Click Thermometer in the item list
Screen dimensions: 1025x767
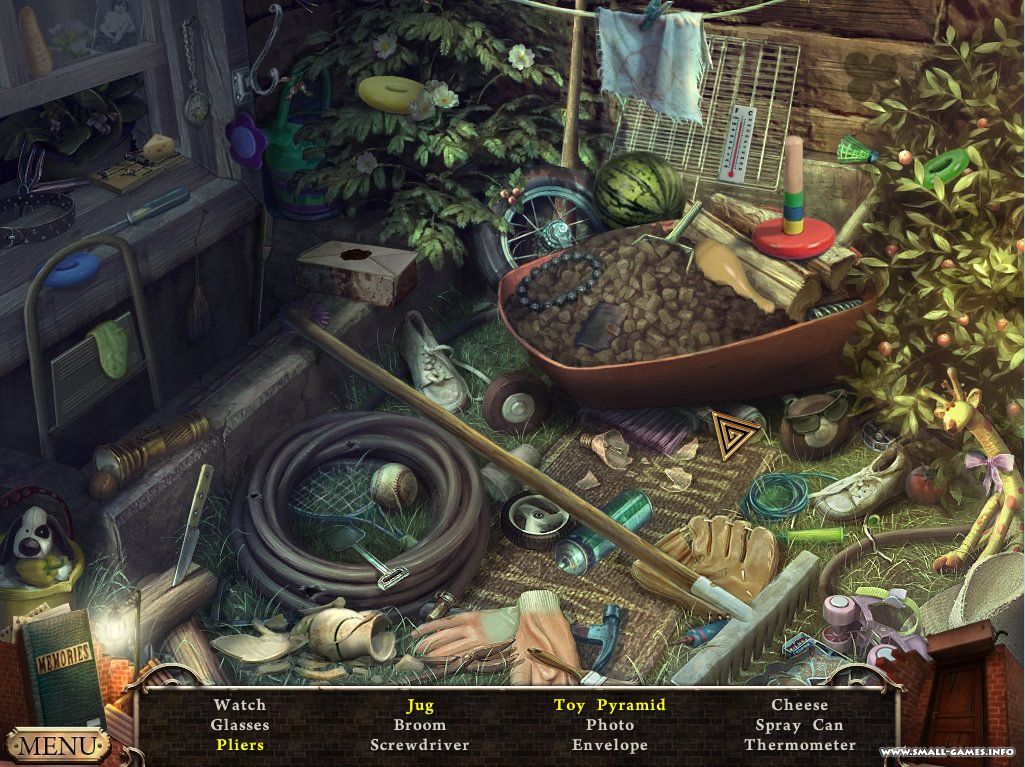click(799, 745)
